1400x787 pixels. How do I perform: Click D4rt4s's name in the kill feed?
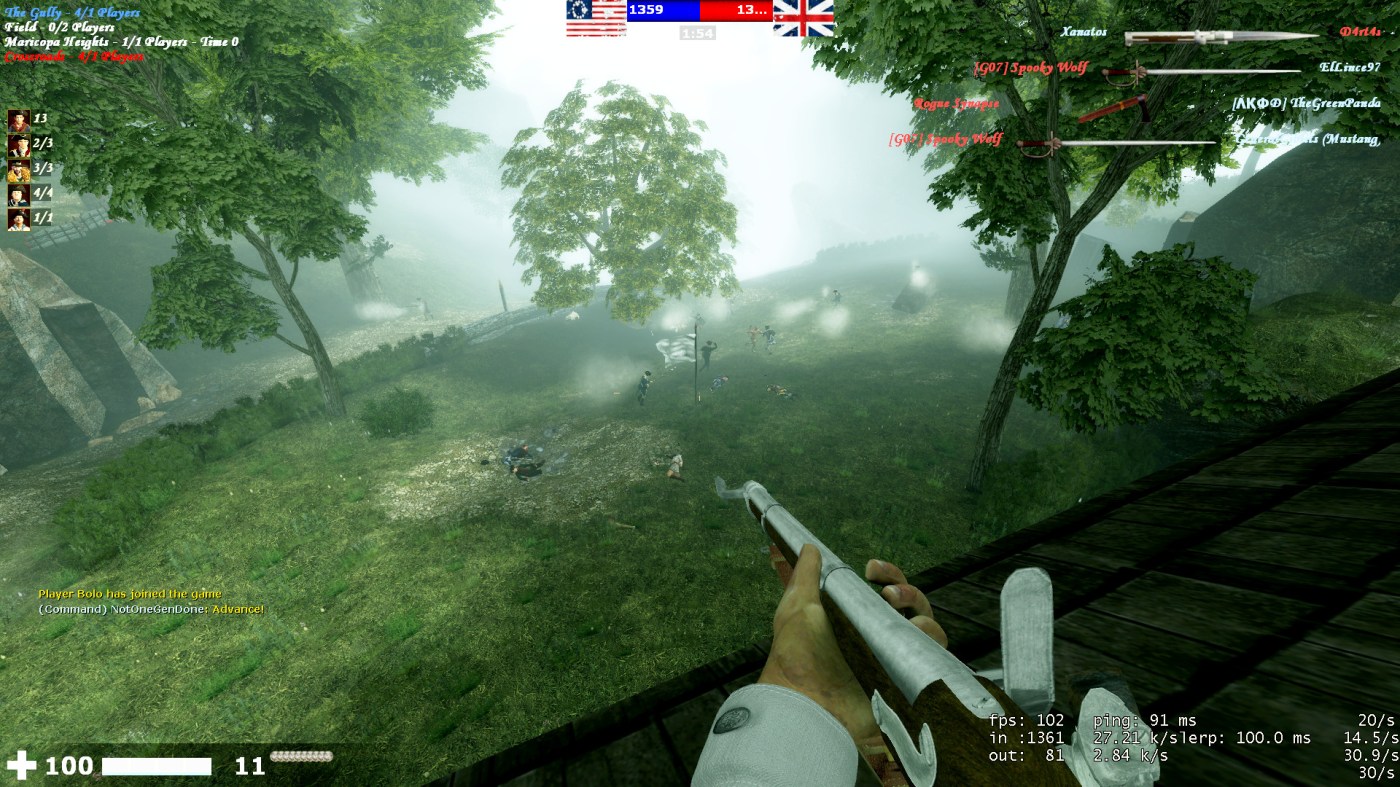click(1360, 32)
